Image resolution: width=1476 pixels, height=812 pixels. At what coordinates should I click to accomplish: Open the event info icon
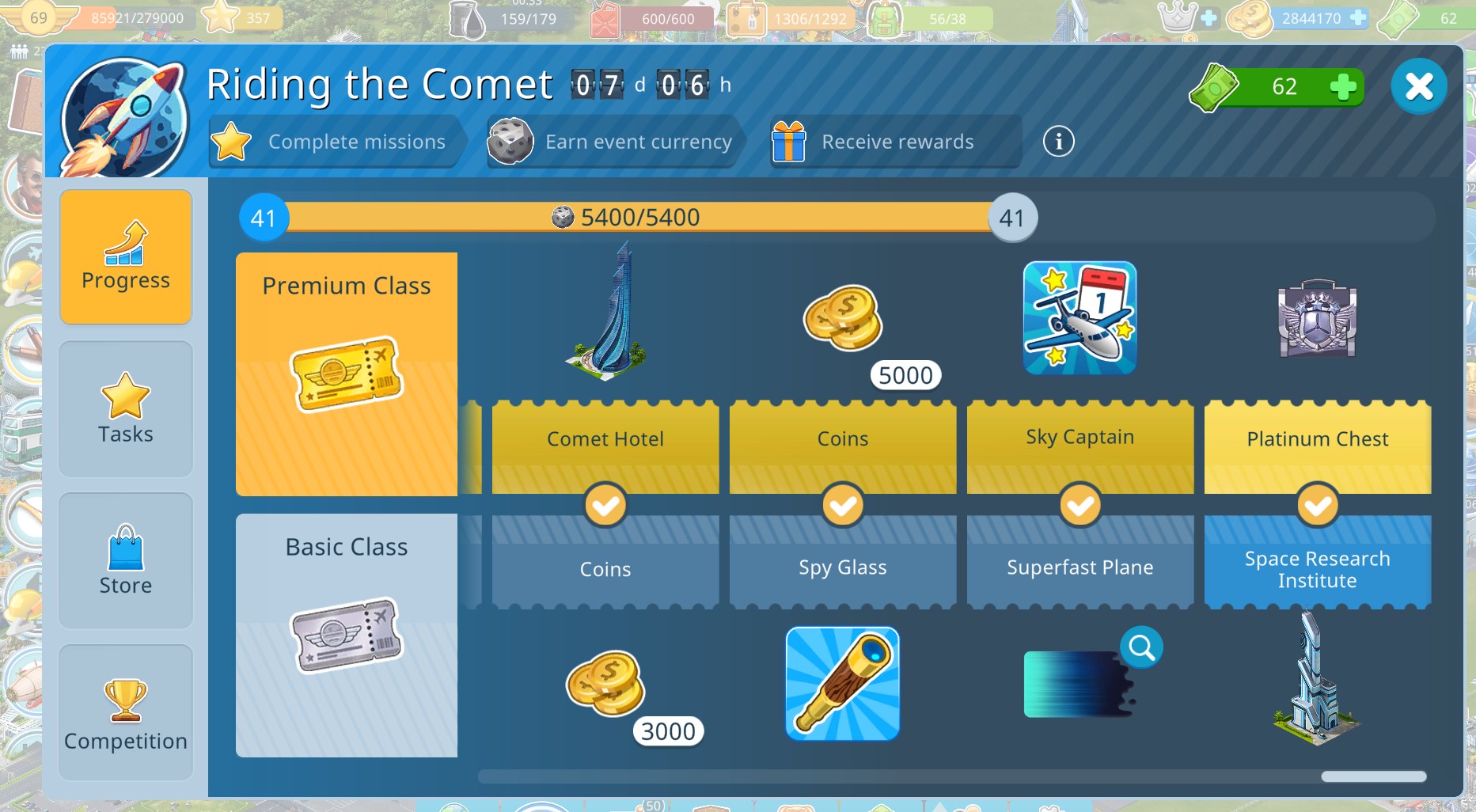1058,142
